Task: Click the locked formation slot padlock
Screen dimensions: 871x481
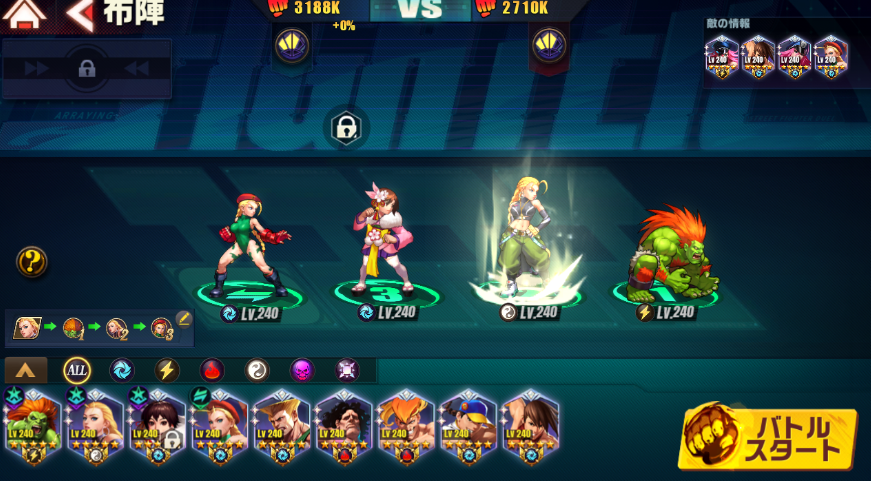Action: [346, 128]
